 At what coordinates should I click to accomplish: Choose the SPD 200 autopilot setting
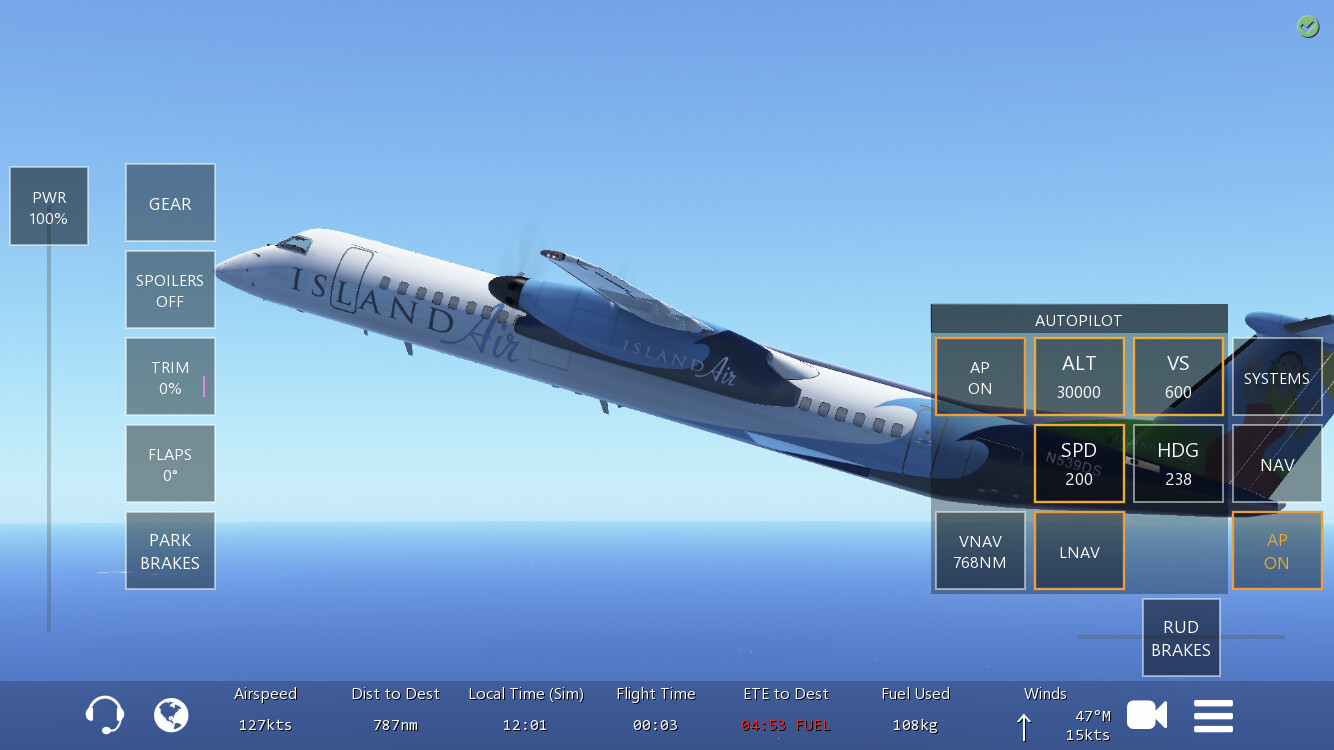(x=1079, y=464)
